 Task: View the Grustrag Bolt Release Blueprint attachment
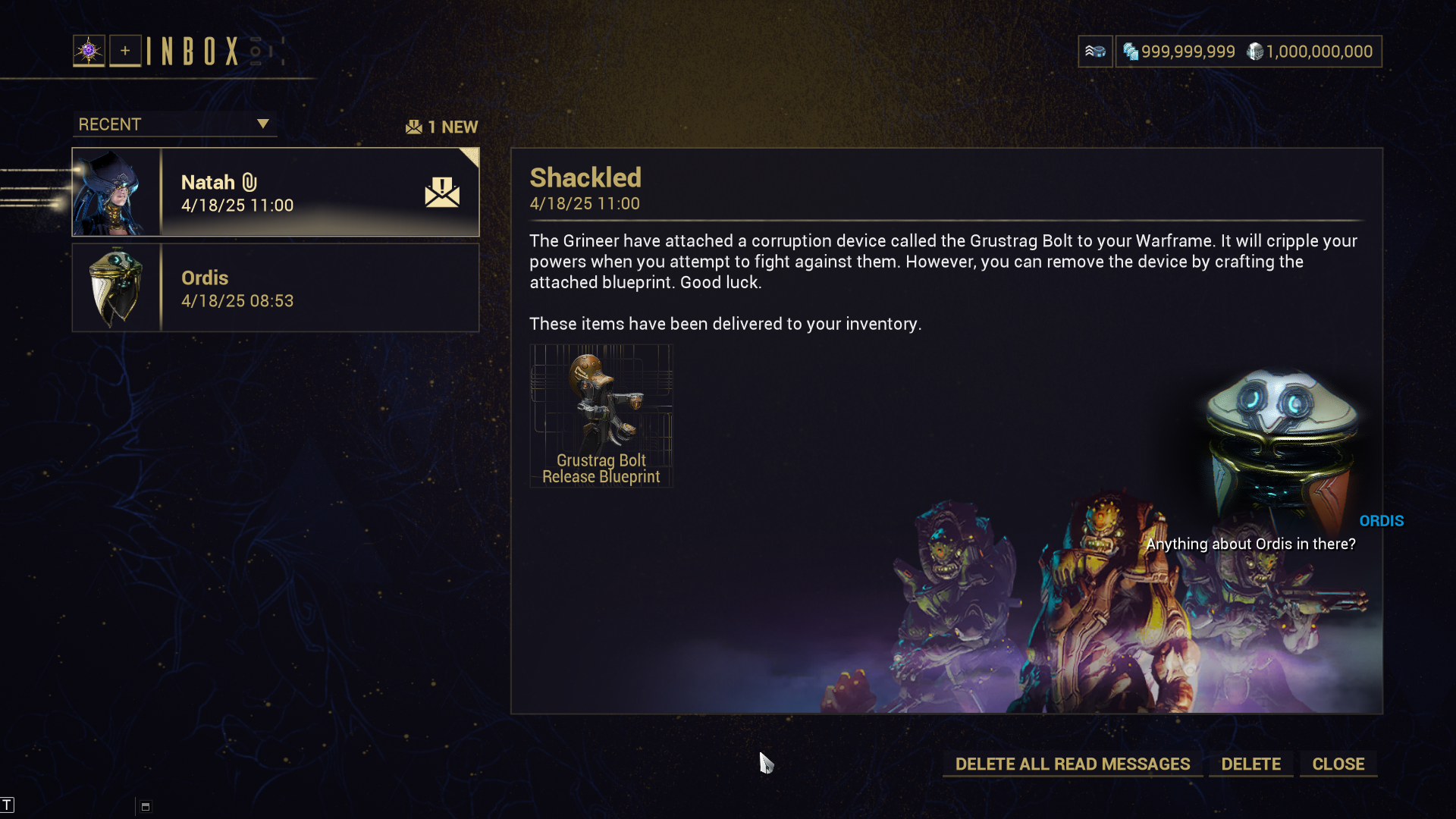[x=601, y=416]
